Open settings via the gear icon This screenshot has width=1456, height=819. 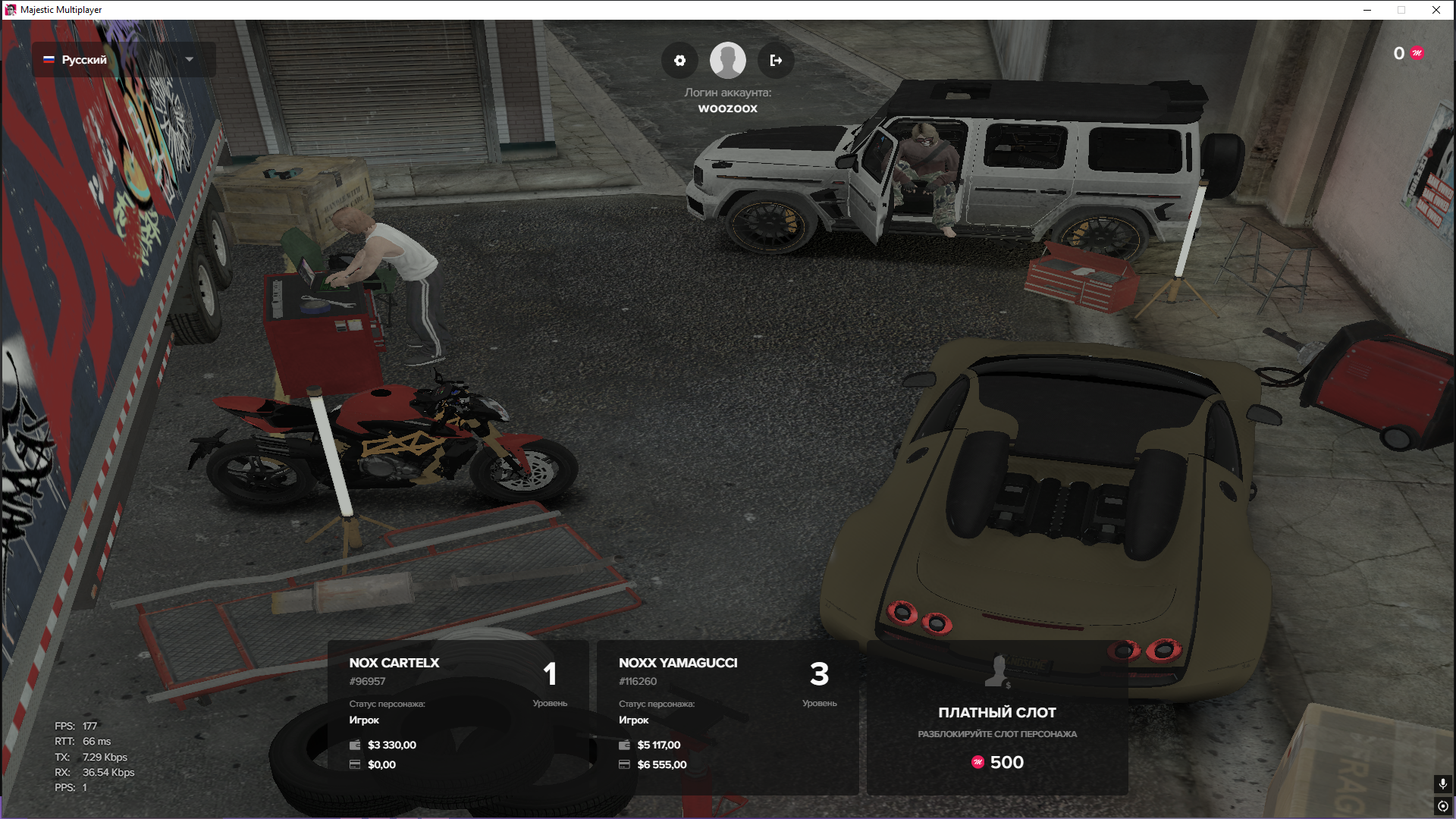[x=679, y=61]
